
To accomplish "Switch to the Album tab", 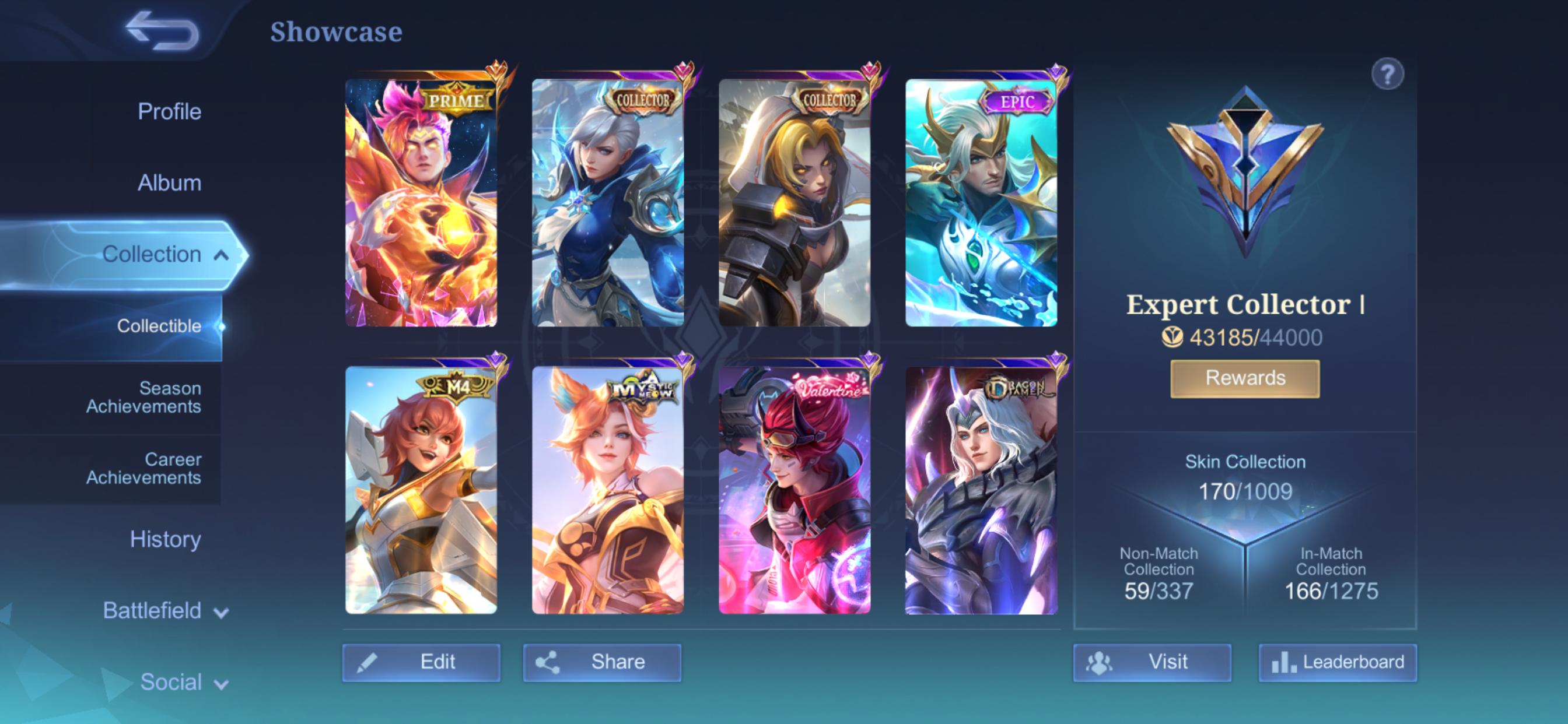I will click(x=169, y=182).
